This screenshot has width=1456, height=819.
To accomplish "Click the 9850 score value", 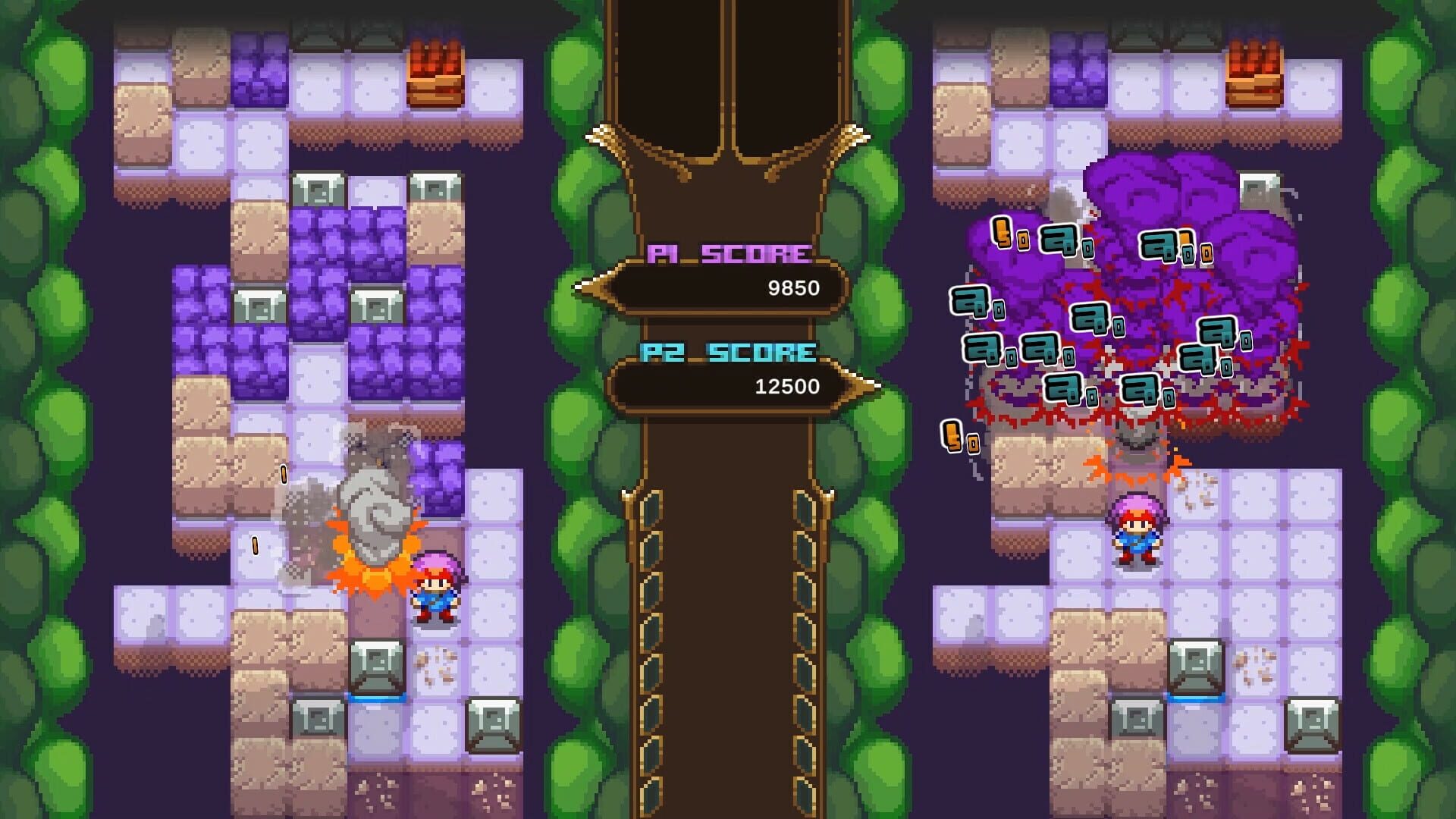I will coord(792,288).
